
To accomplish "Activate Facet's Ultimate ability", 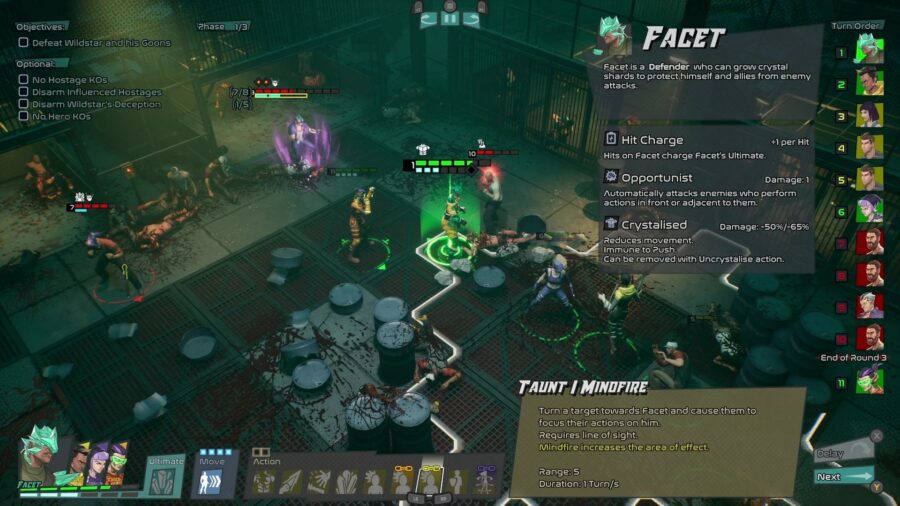I will coord(165,478).
